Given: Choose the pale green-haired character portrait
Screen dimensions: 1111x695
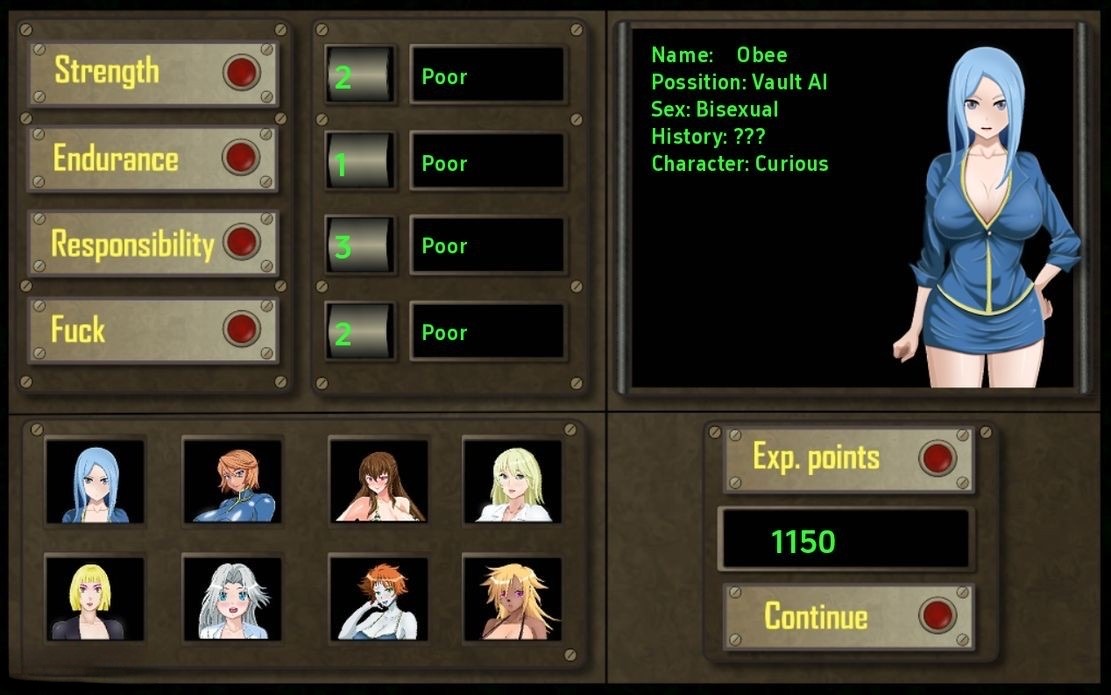Looking at the screenshot, I should click(x=512, y=482).
